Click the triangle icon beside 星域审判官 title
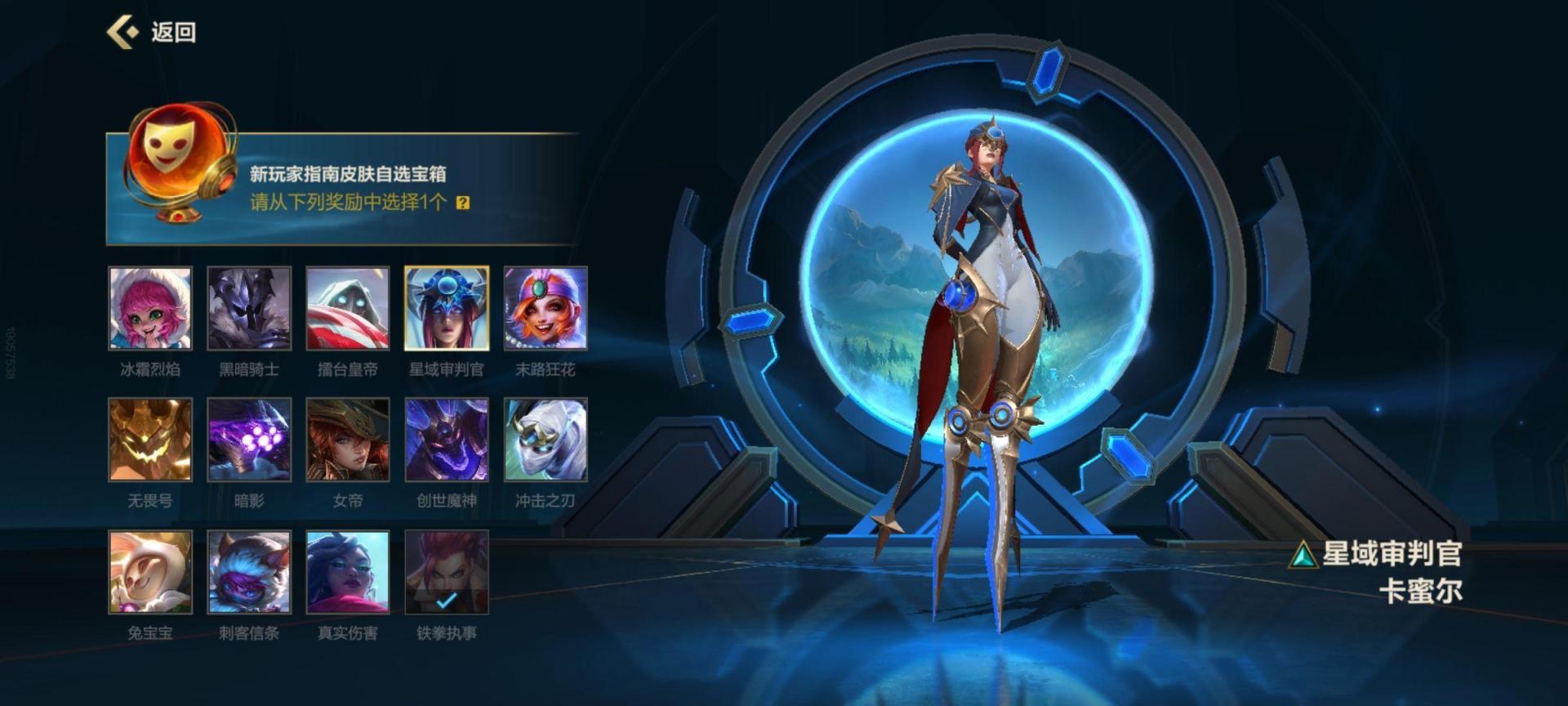1568x706 pixels. [1303, 556]
